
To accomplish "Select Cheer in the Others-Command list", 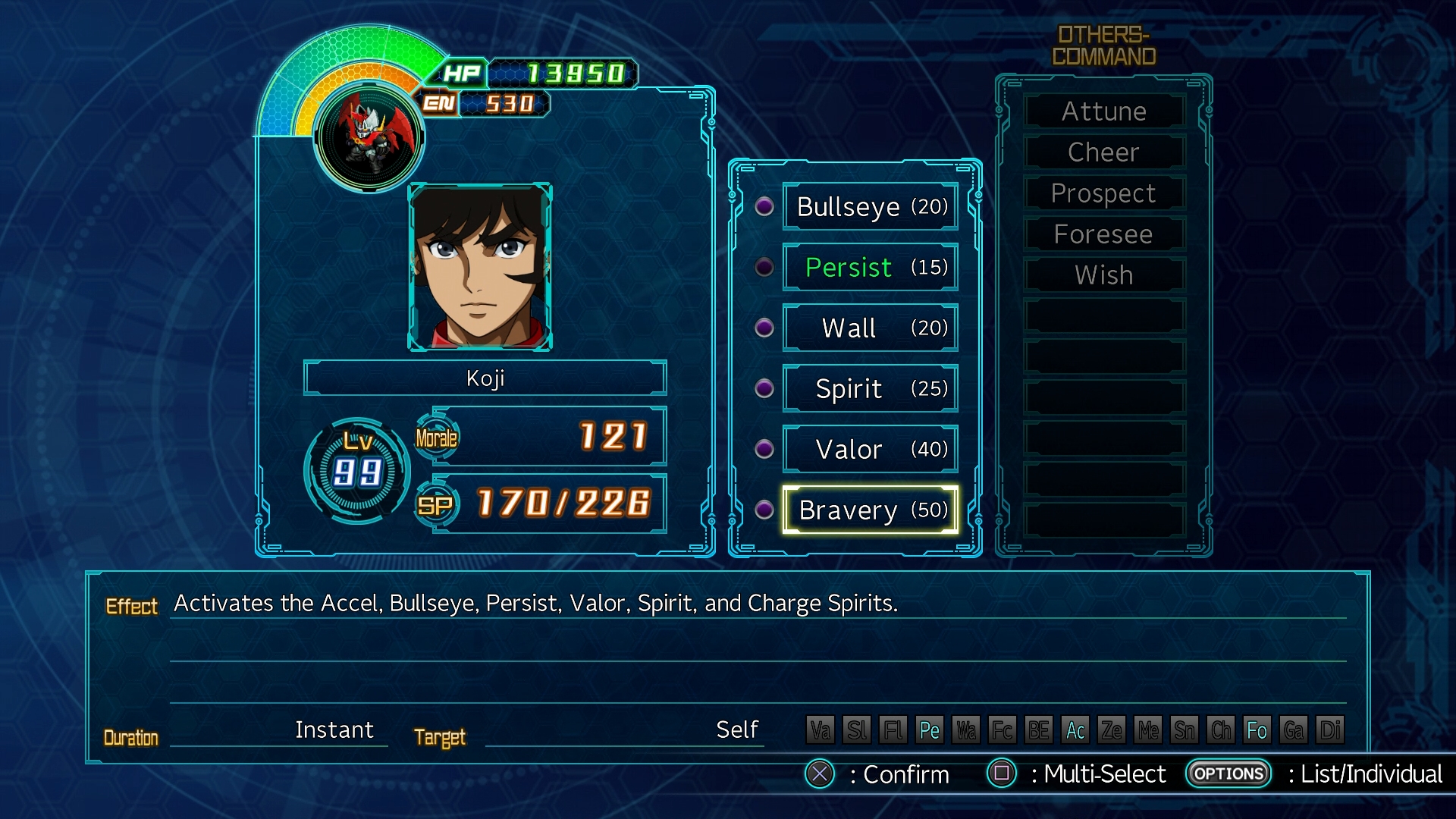I will (1103, 152).
